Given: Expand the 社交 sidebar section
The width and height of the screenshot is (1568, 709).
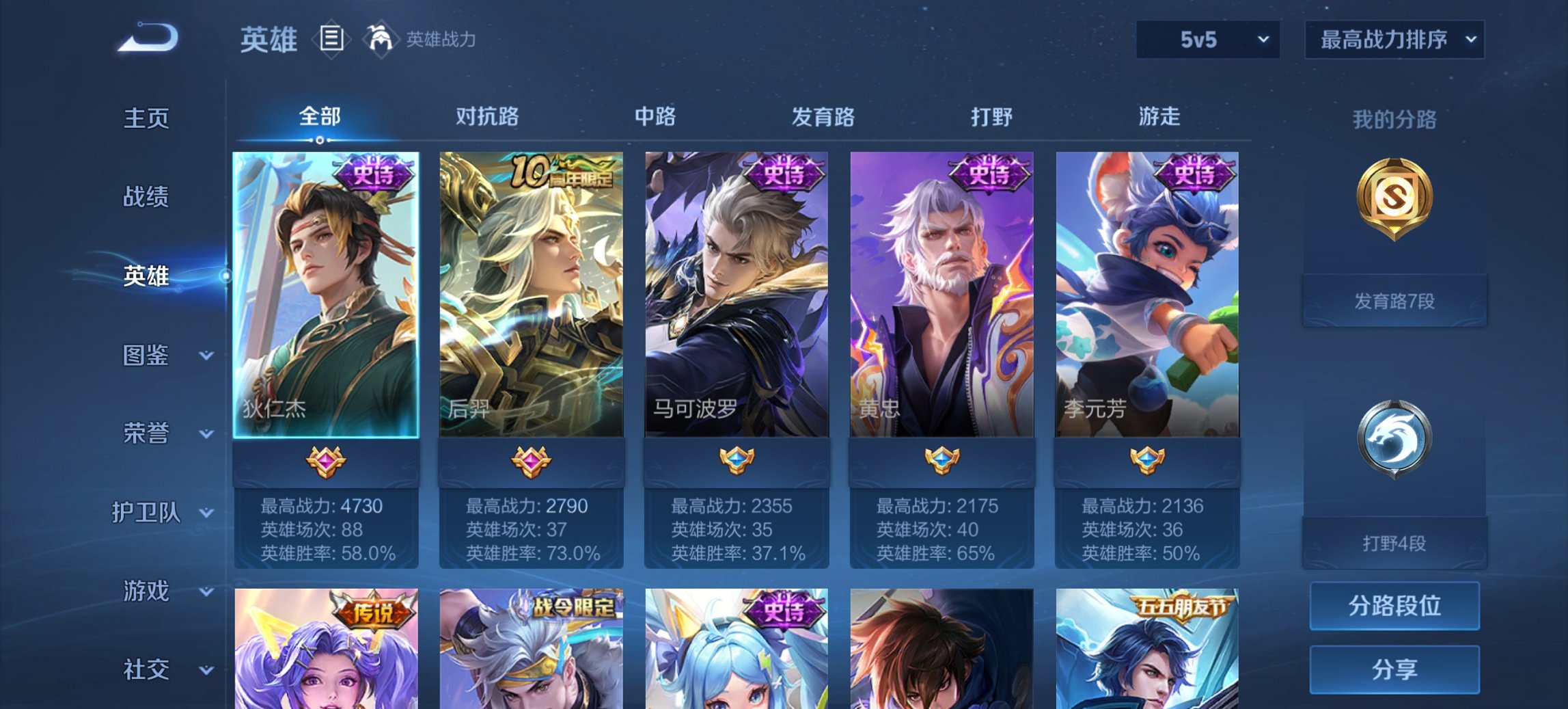Looking at the screenshot, I should coord(154,668).
